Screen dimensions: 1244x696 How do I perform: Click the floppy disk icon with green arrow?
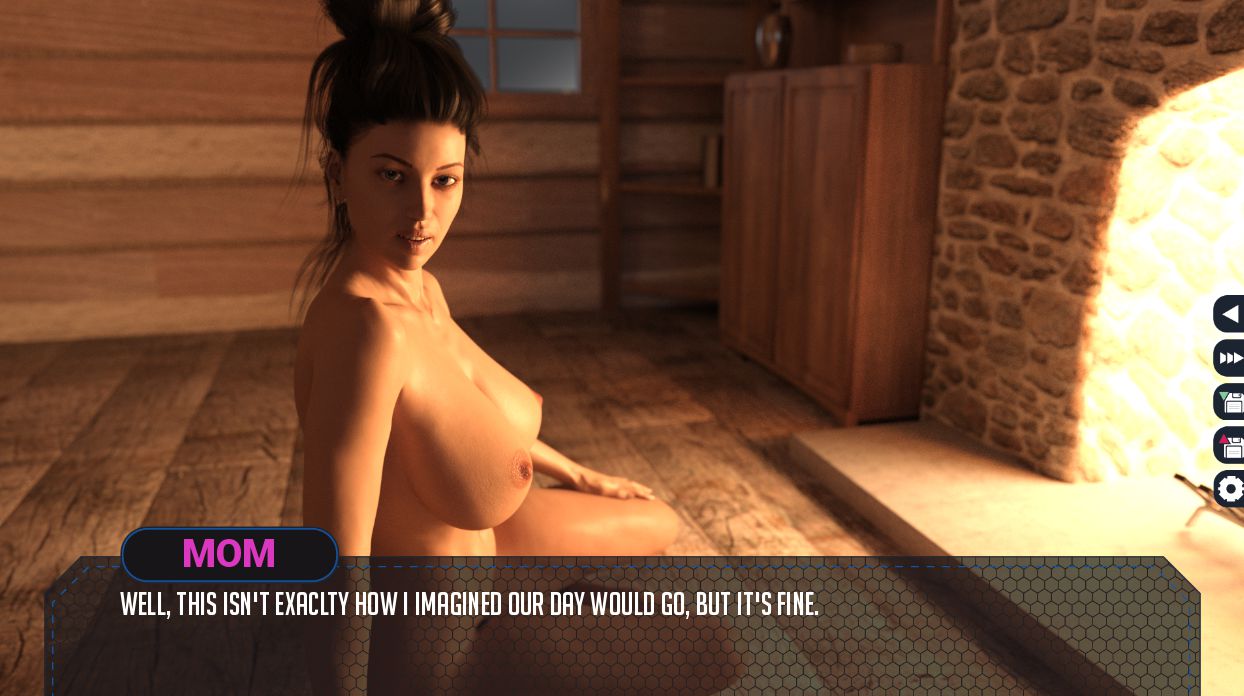(1231, 402)
